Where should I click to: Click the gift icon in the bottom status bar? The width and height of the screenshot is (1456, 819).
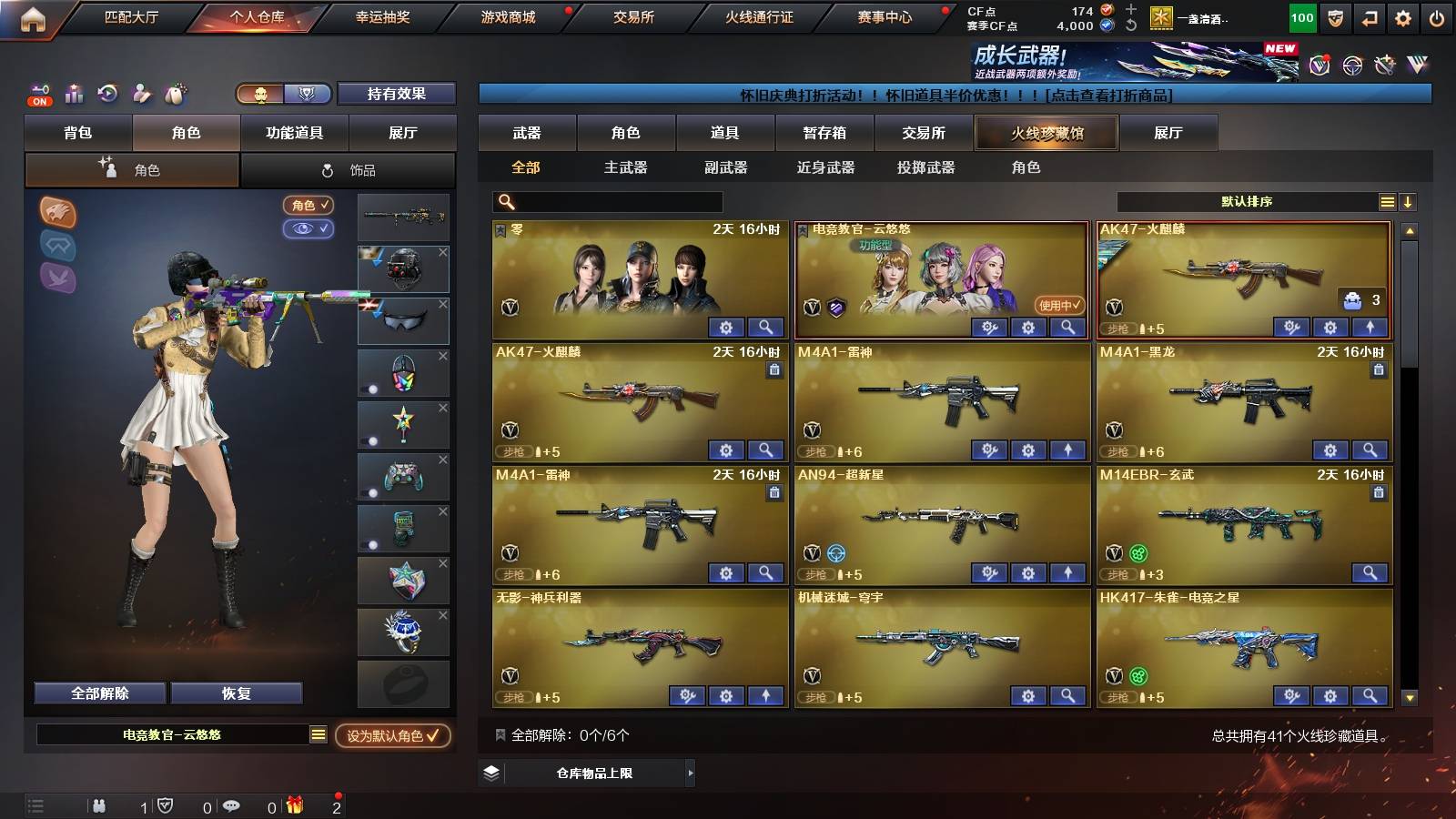tap(294, 804)
